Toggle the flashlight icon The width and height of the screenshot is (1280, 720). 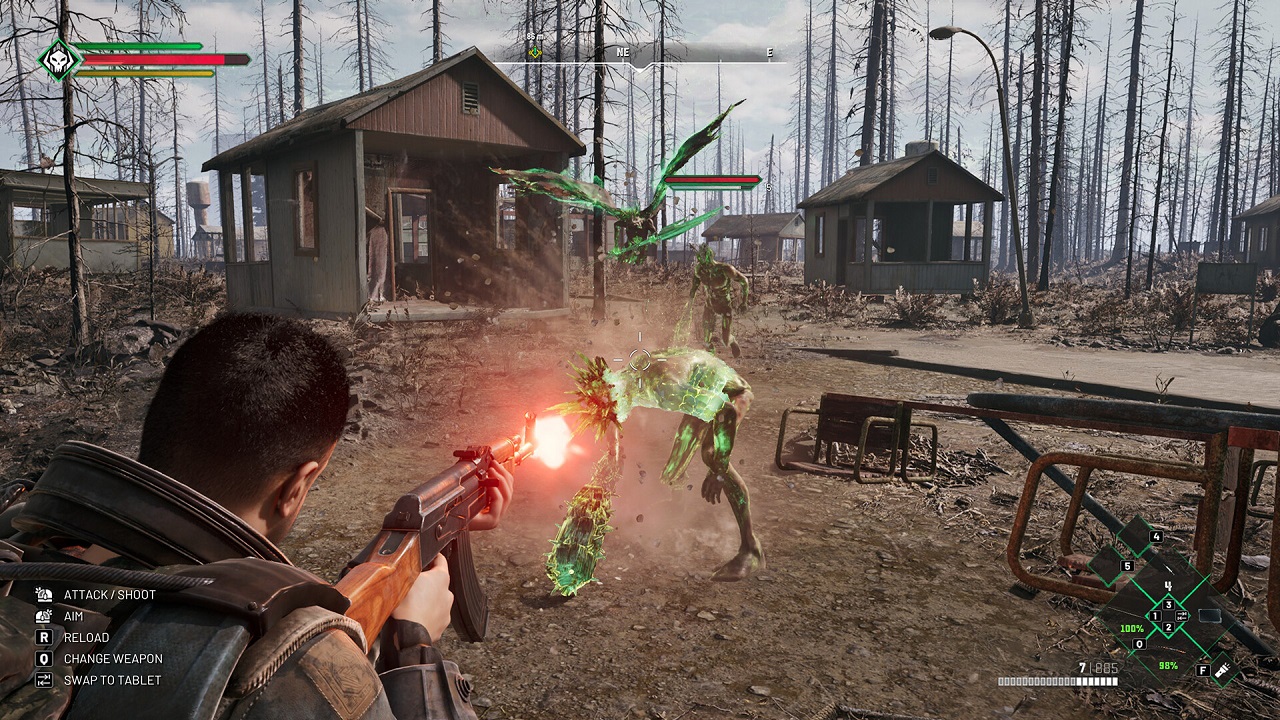(x=1223, y=670)
